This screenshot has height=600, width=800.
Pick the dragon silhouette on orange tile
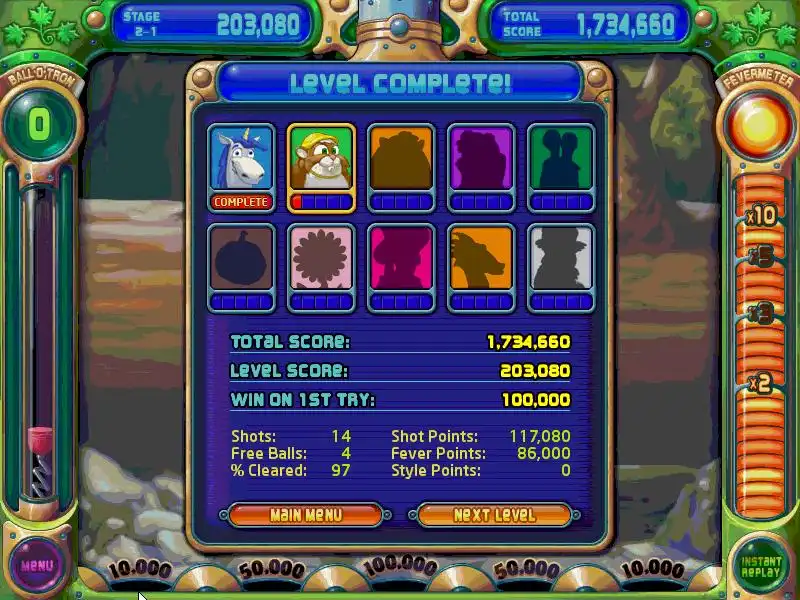point(481,260)
